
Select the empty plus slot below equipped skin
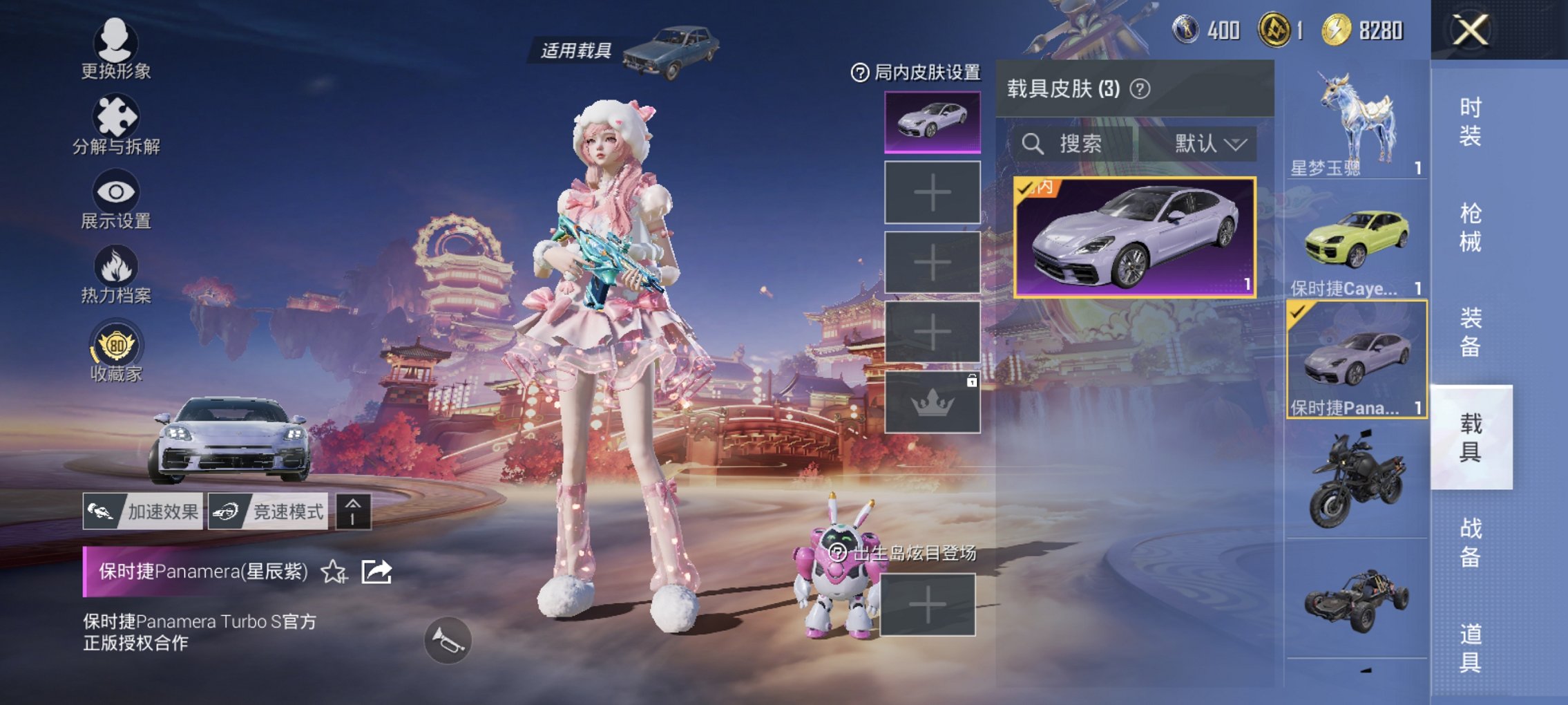pyautogui.click(x=931, y=192)
